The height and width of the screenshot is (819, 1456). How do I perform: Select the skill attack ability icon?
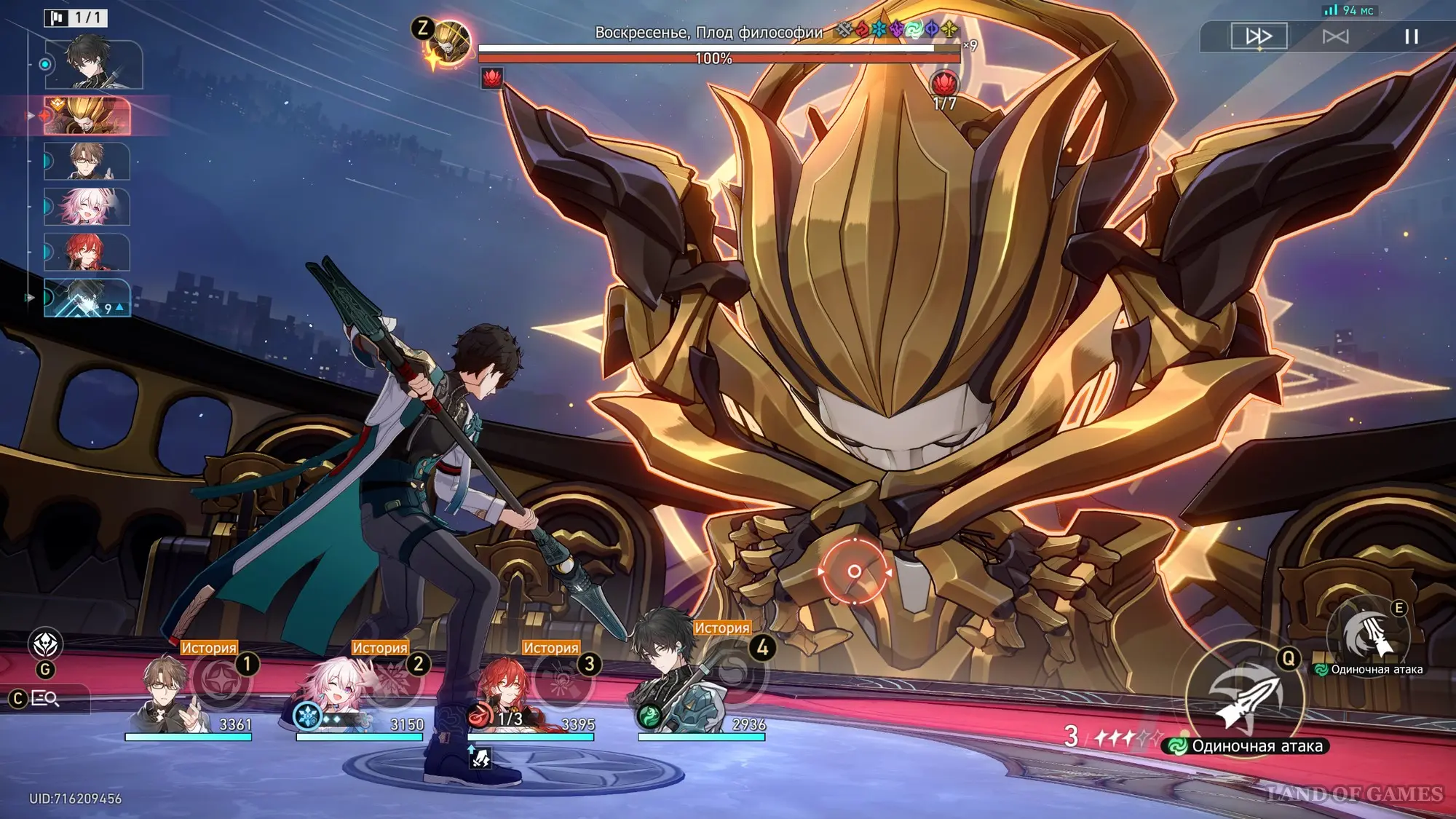1367,637
